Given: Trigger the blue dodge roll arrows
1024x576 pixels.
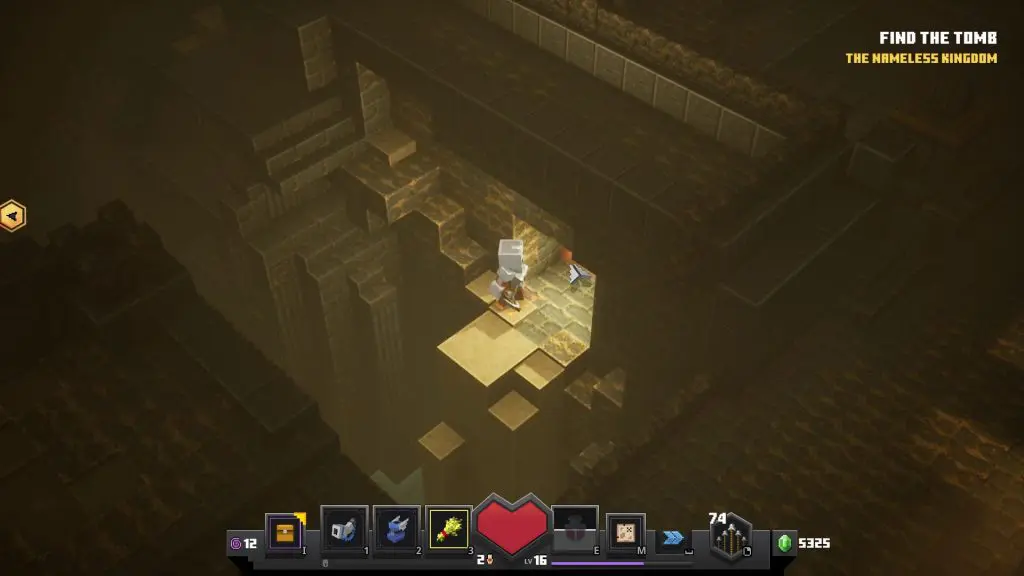Looking at the screenshot, I should click(x=673, y=537).
